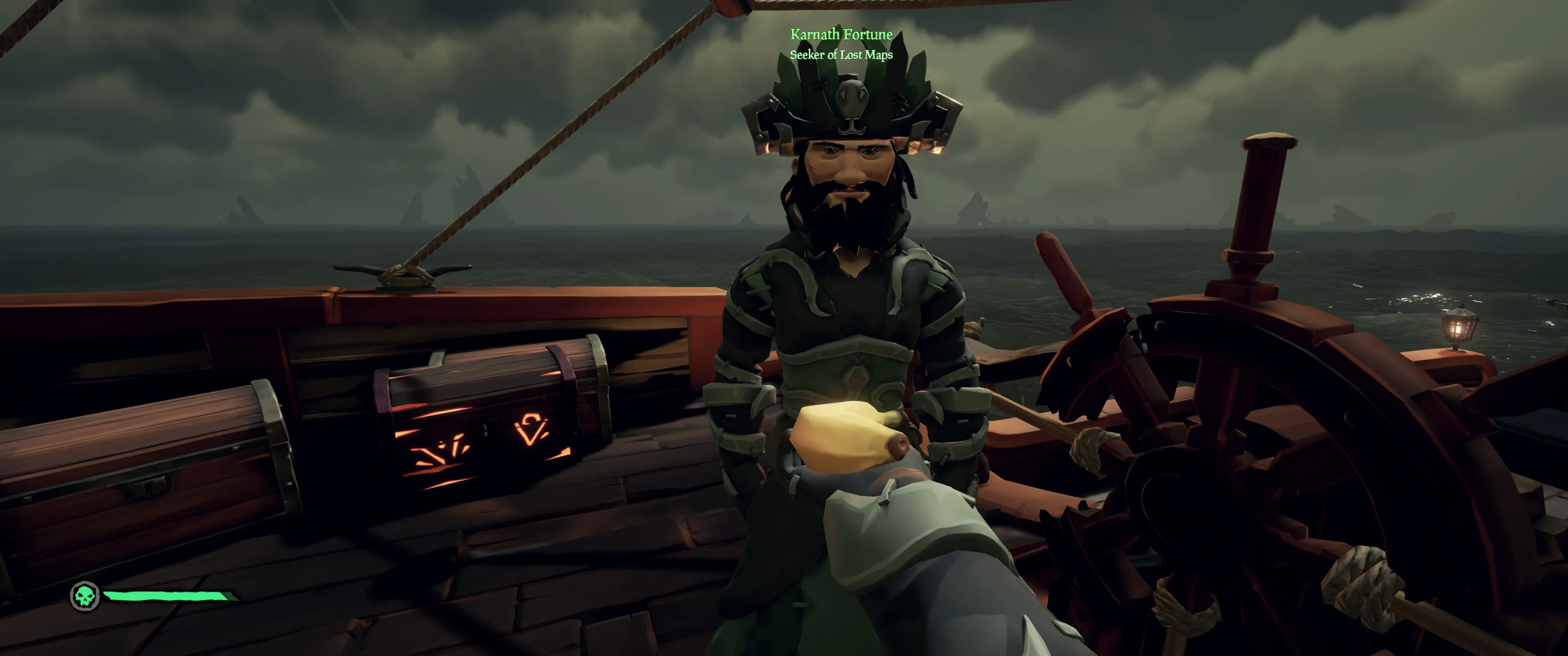Toggle the green skull status indicator
The image size is (1568, 656).
(85, 597)
